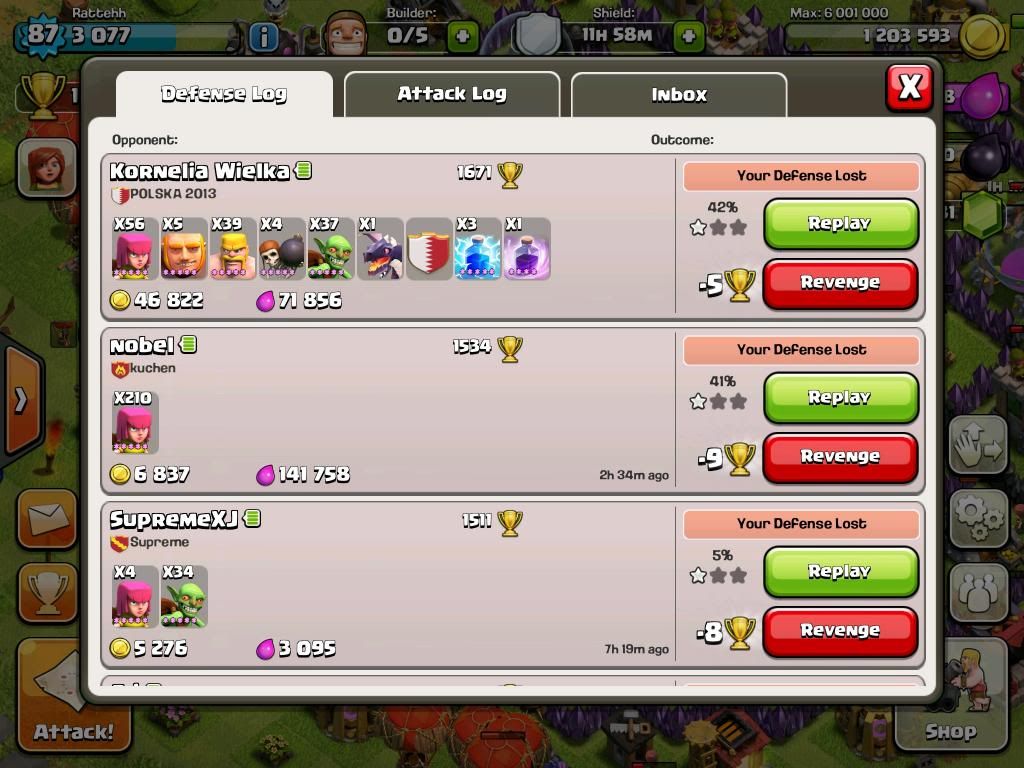The image size is (1024, 768).
Task: Open the Inbox tab
Action: pos(678,95)
